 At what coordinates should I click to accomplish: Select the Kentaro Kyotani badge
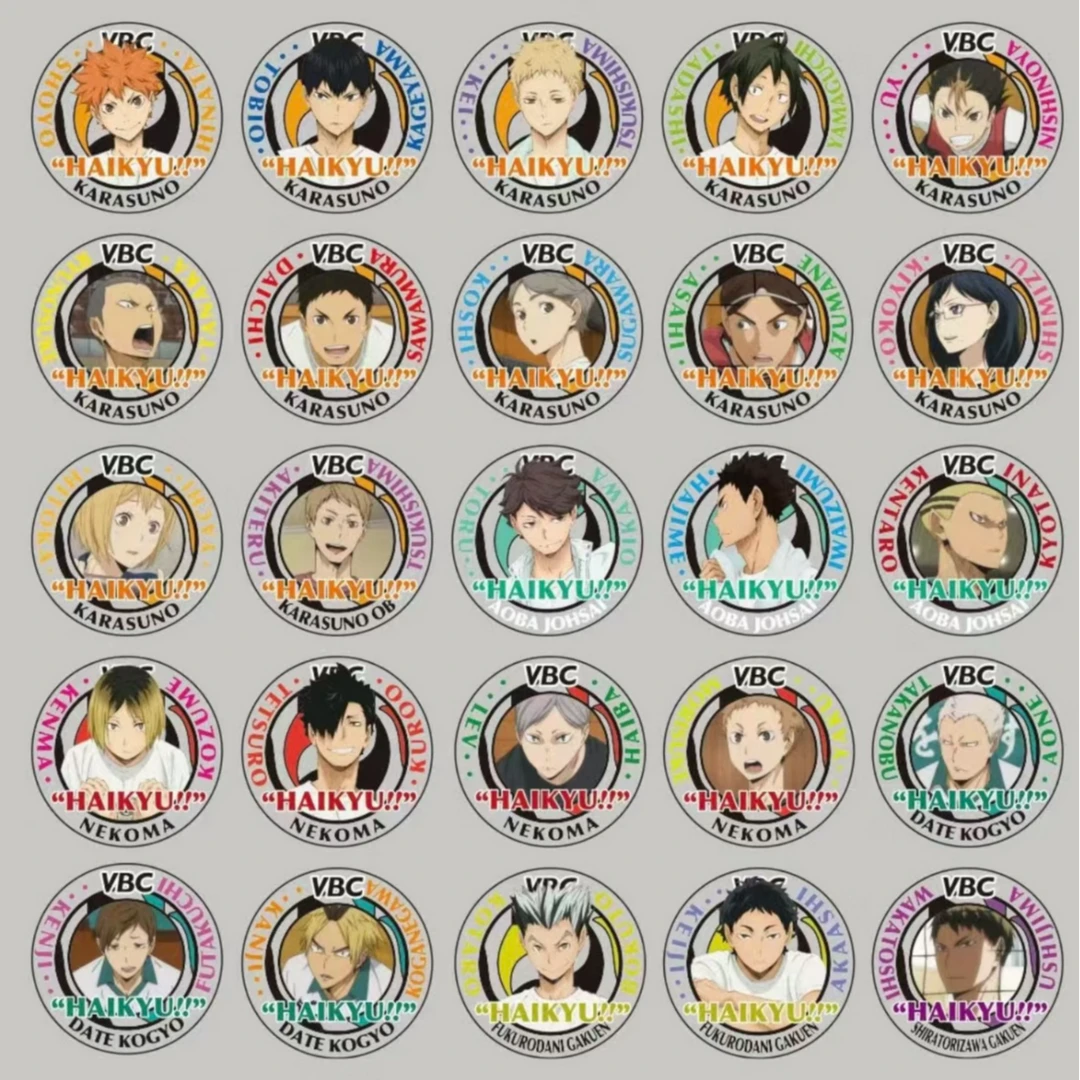967,539
